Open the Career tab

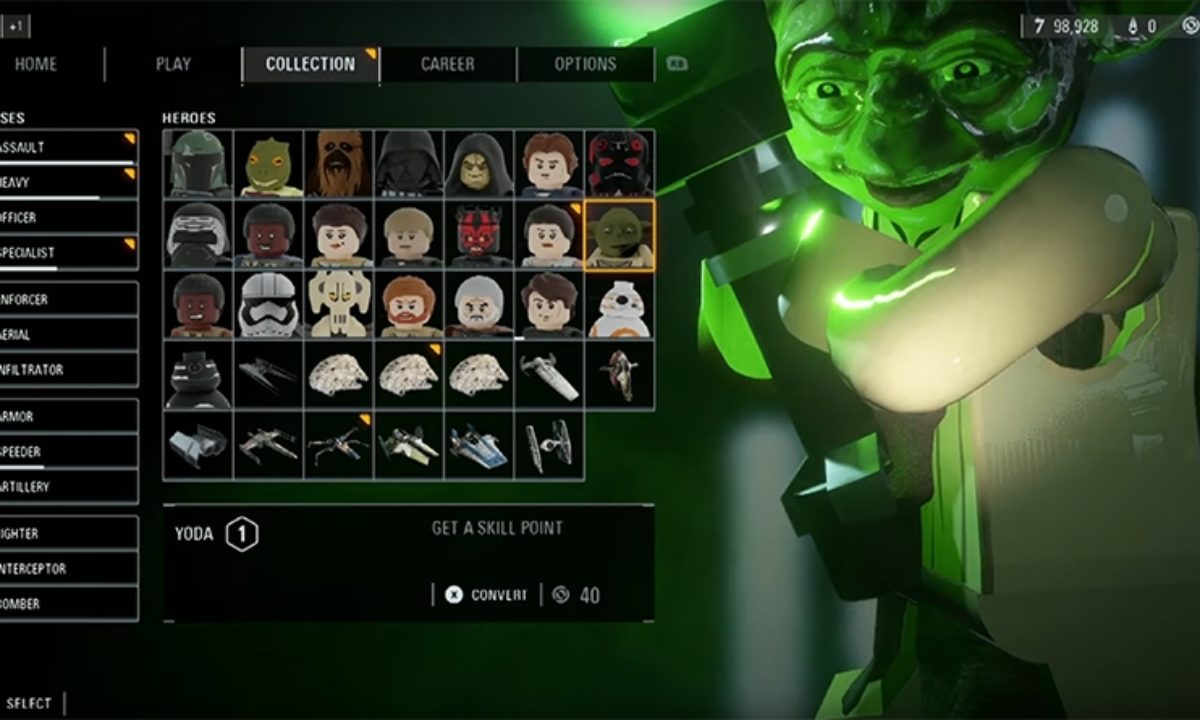coord(448,64)
